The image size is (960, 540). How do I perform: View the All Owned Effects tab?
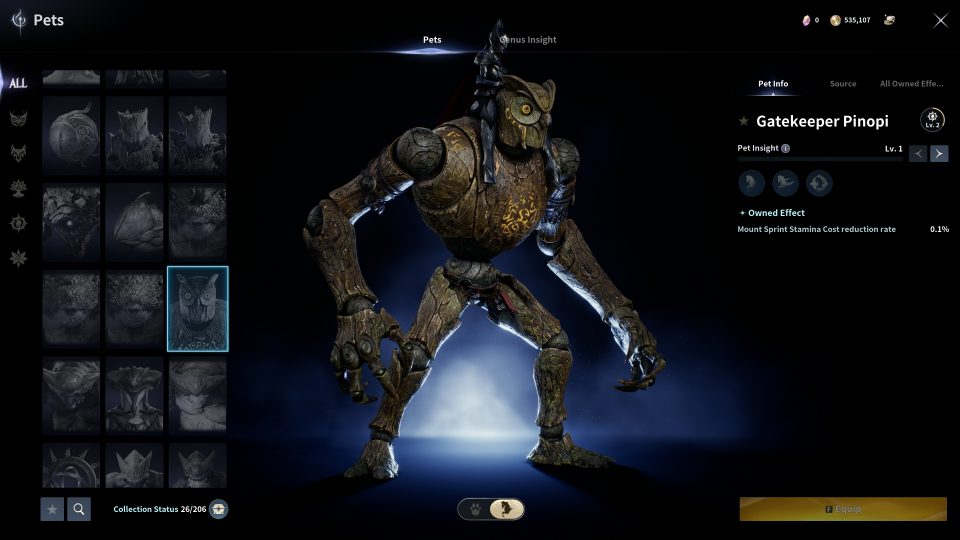tap(911, 84)
